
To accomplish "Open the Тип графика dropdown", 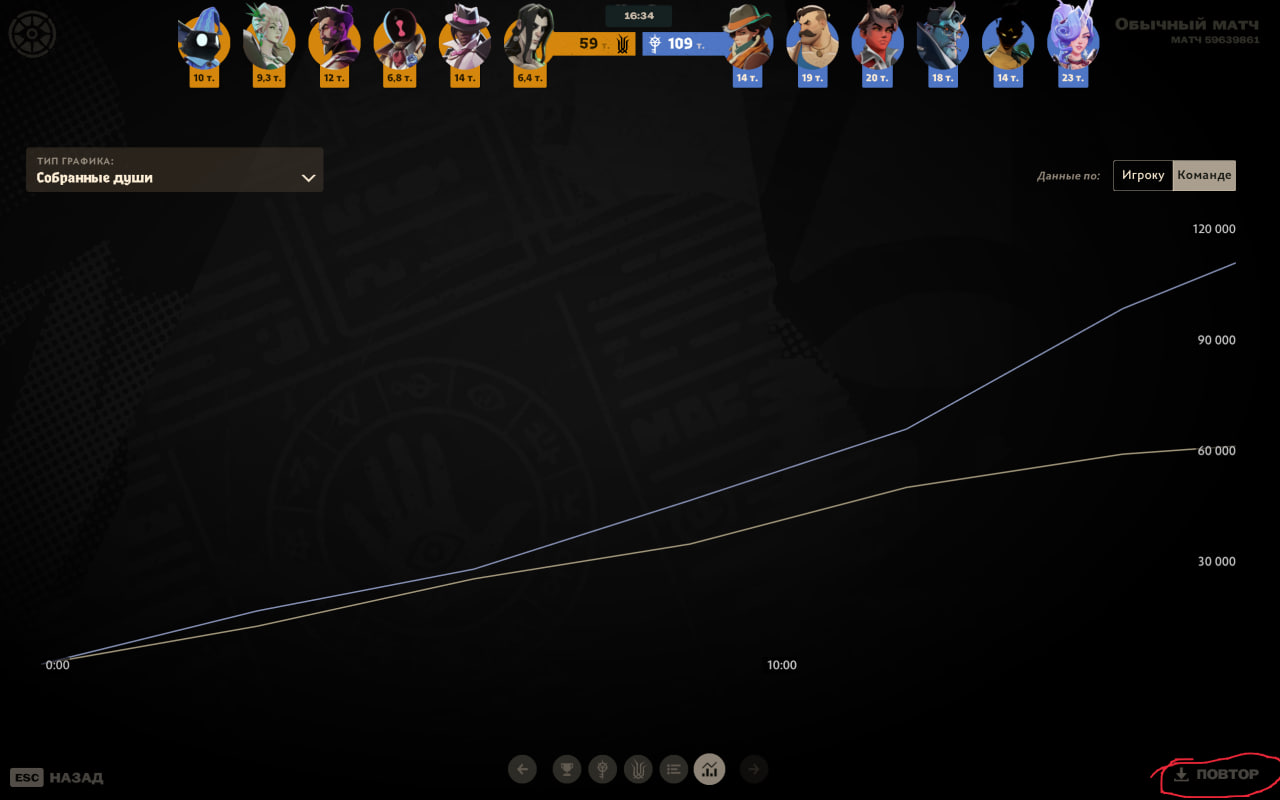I will (175, 170).
